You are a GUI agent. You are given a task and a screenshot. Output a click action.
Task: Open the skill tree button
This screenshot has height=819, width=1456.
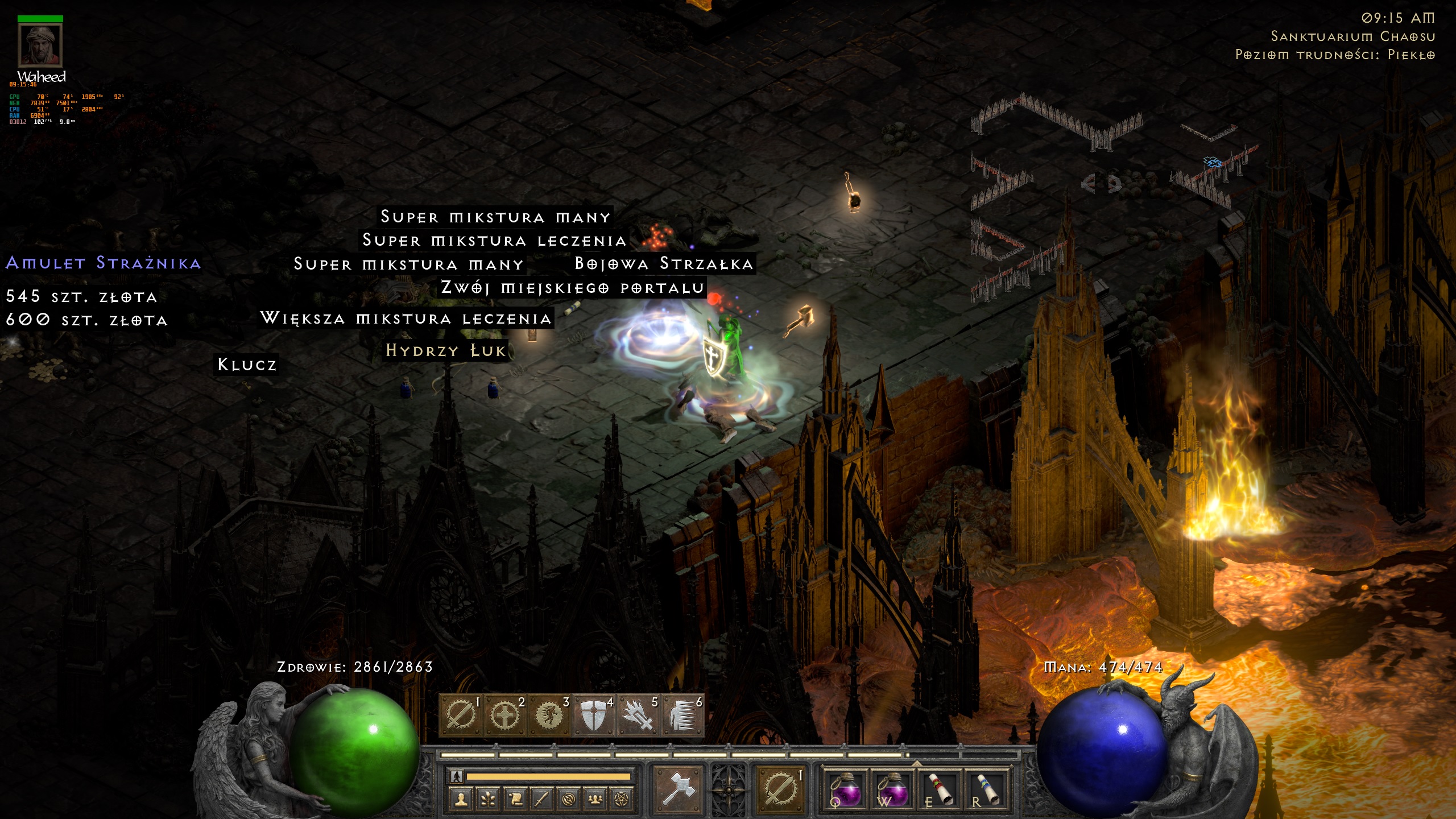coord(488,800)
